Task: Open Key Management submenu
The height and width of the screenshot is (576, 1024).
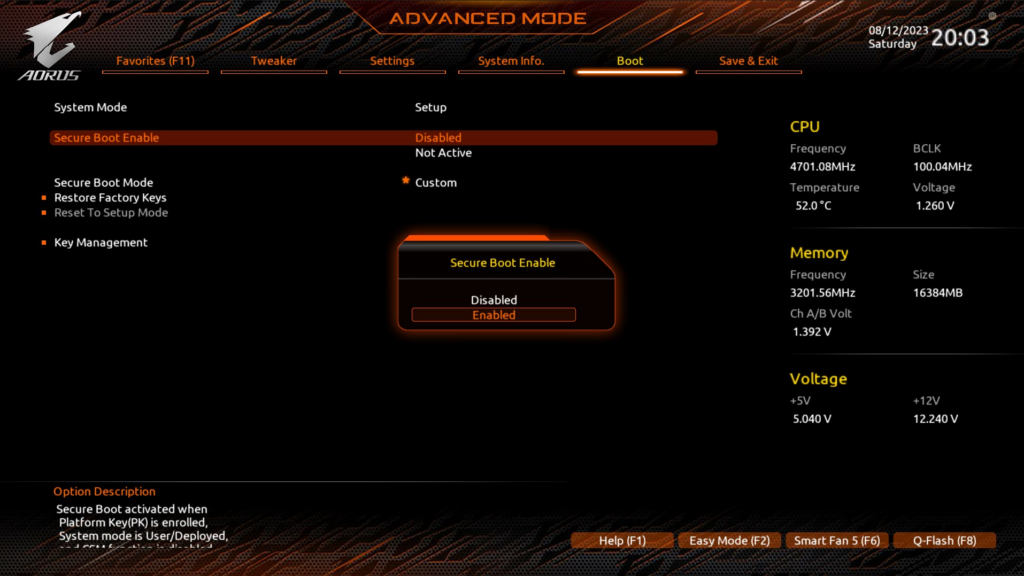Action: (101, 243)
